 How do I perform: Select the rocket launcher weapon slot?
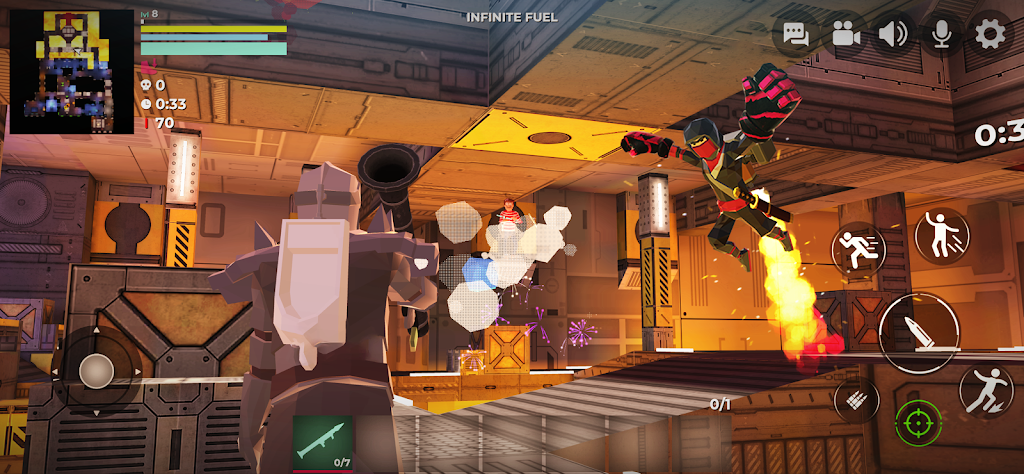pos(322,441)
